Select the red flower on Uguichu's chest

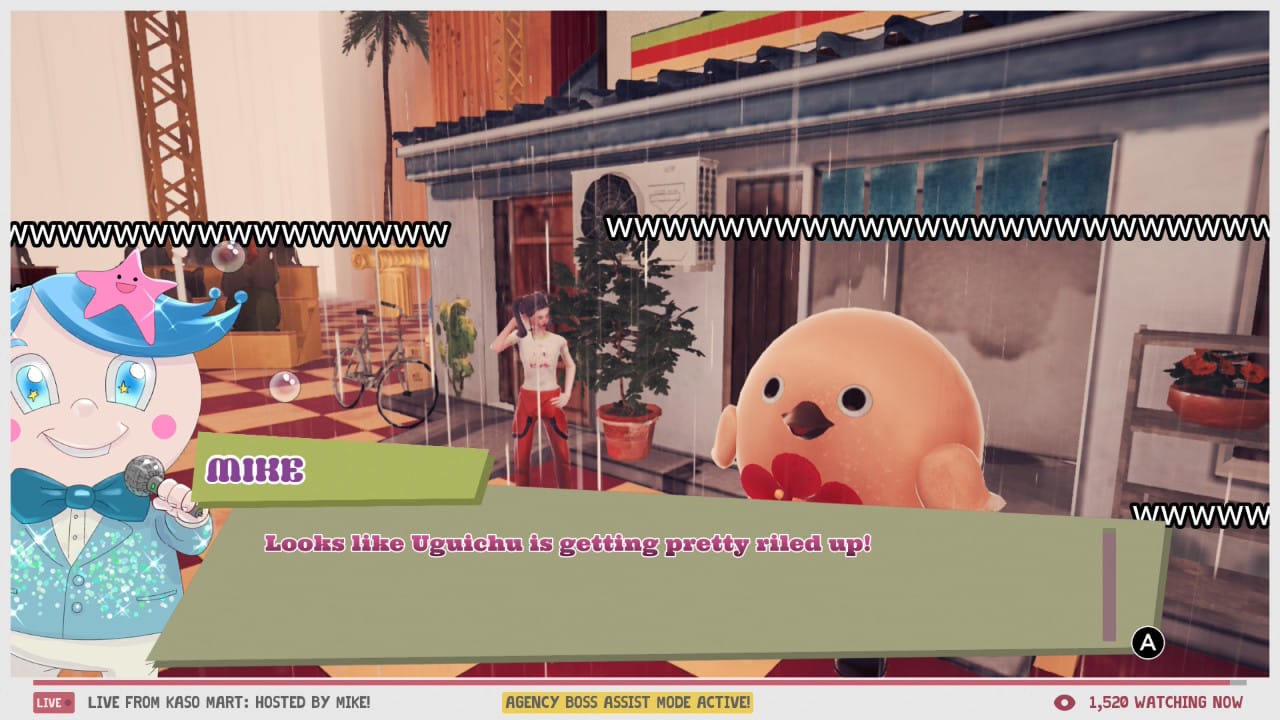790,480
